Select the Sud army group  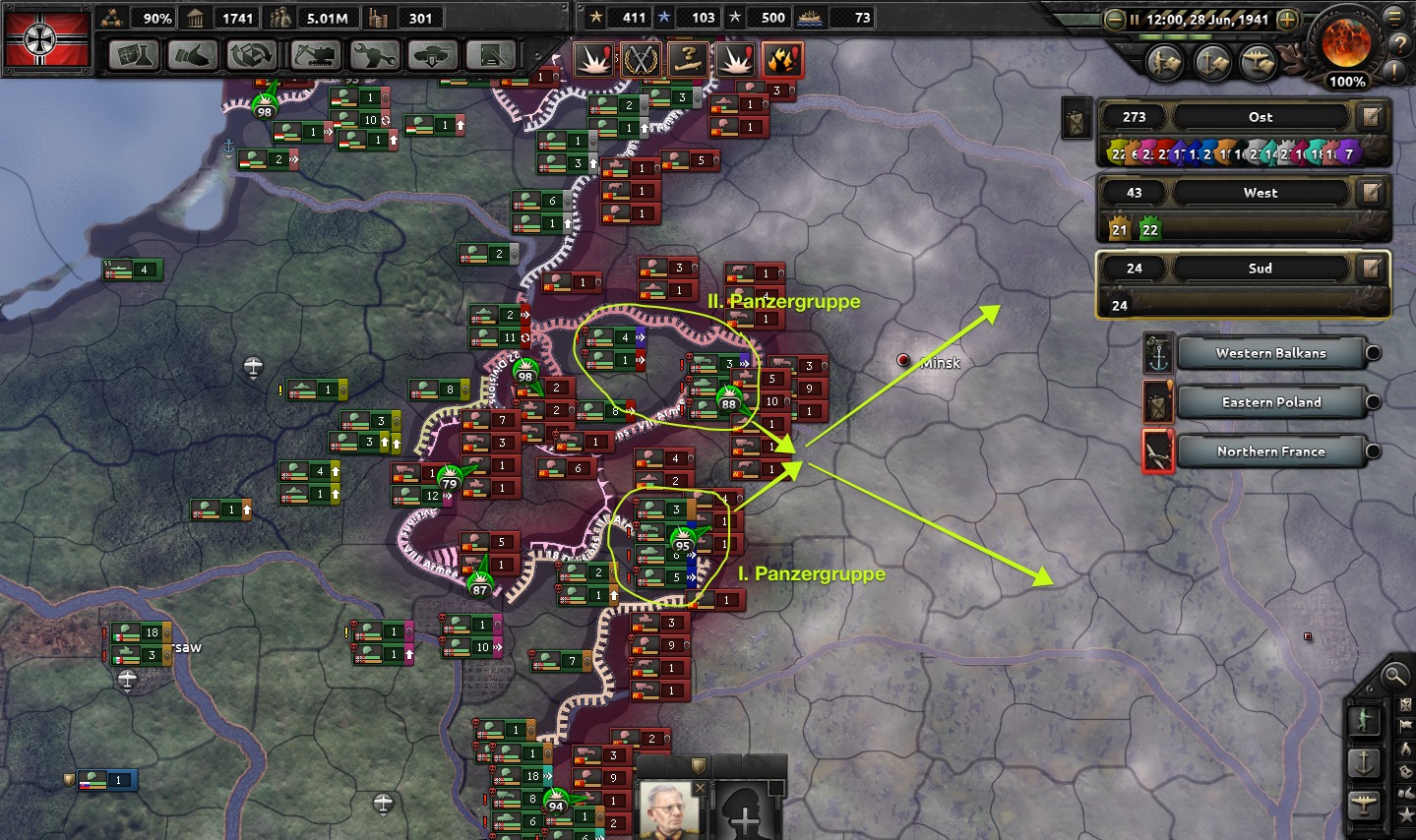(1261, 269)
